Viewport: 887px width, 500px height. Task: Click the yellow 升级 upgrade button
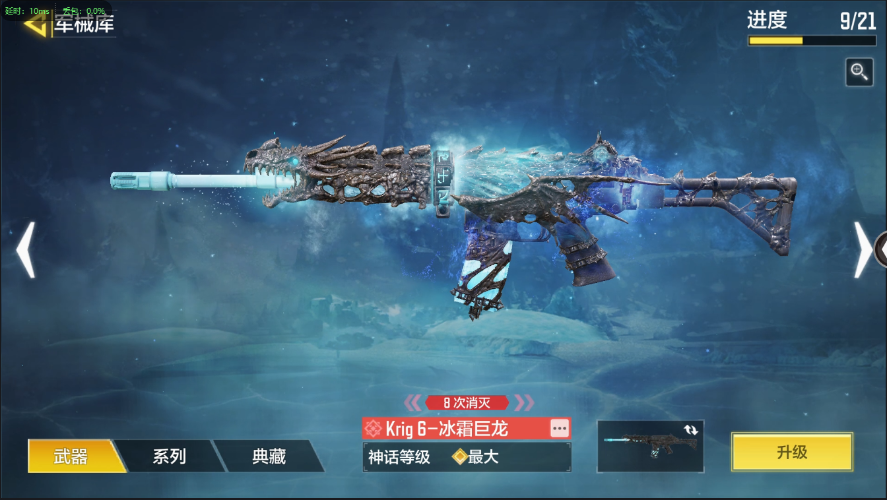[x=791, y=452]
